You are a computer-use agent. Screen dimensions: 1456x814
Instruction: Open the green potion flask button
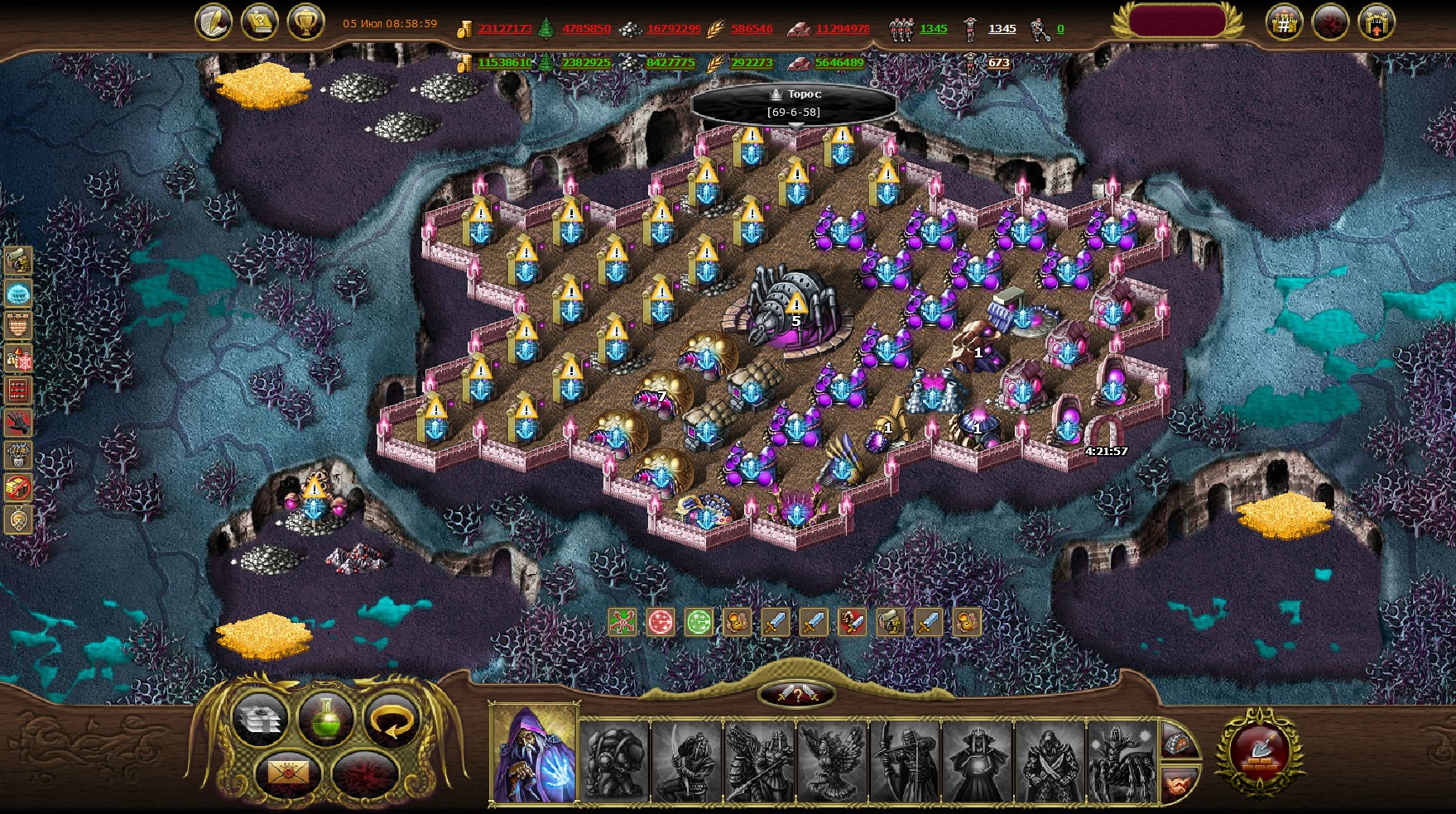pos(325,718)
